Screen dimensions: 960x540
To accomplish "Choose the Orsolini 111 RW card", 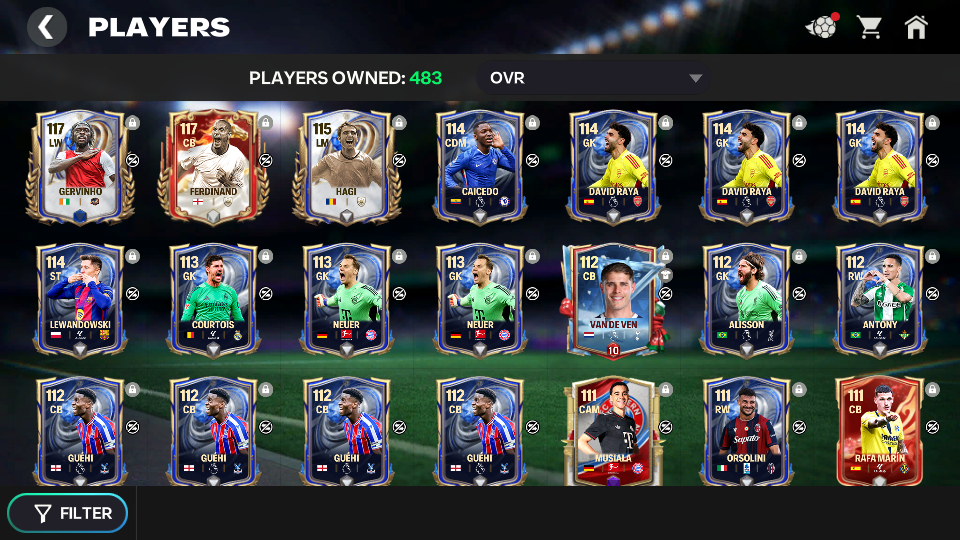I will coord(746,432).
